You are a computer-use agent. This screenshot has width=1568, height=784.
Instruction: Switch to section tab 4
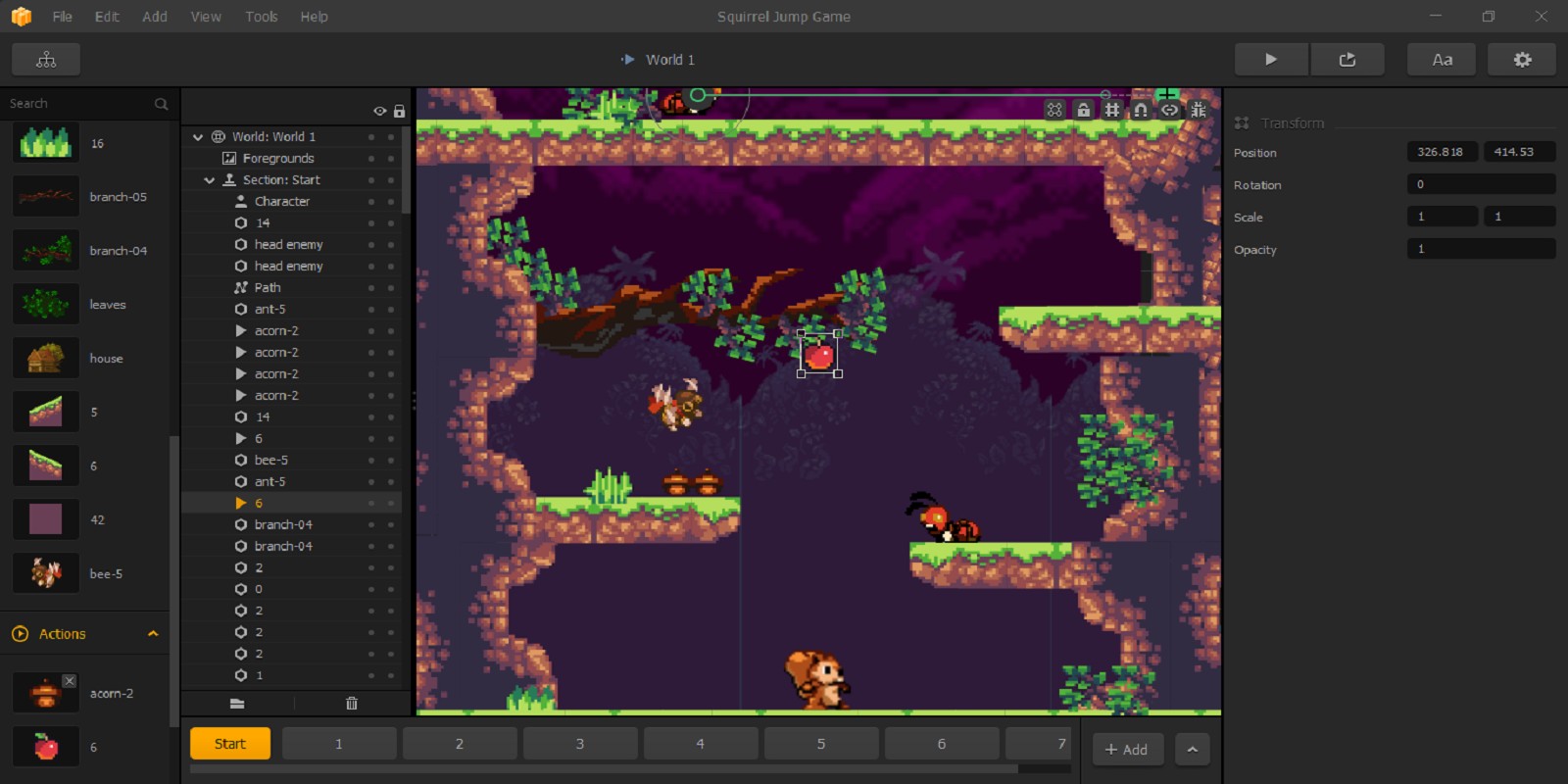coord(700,744)
